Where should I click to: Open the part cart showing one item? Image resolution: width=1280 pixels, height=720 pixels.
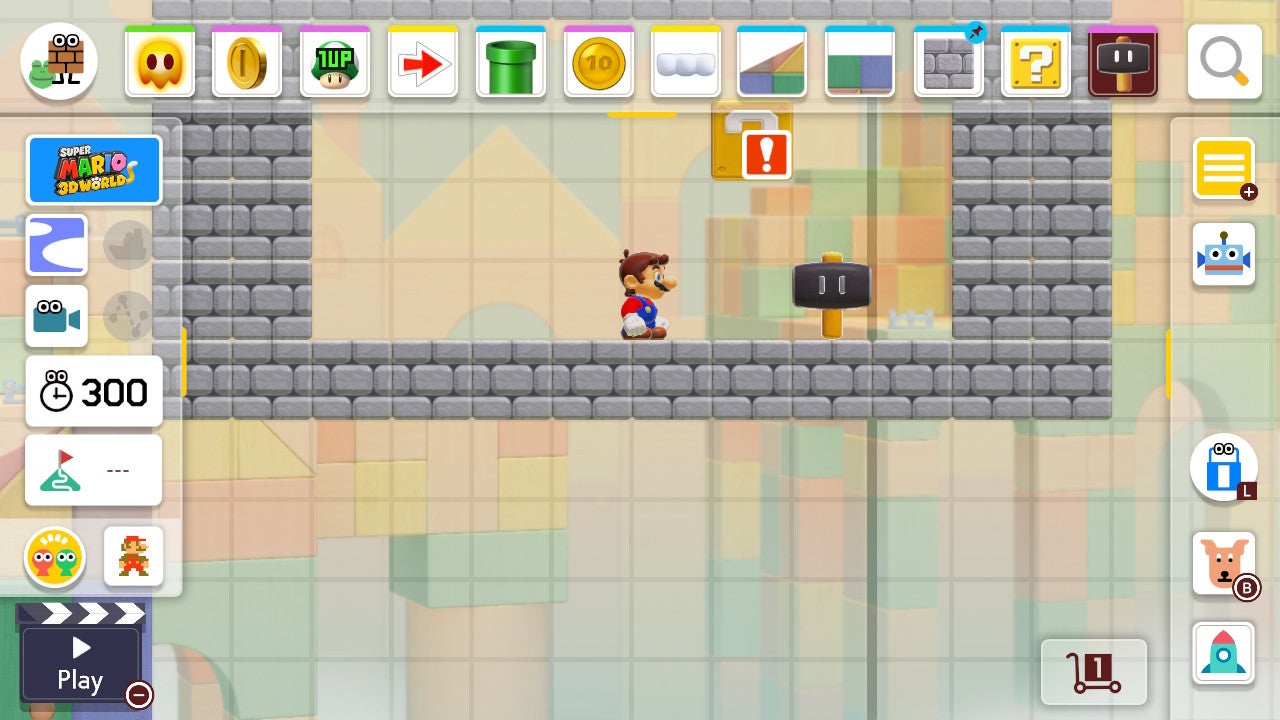[x=1094, y=672]
